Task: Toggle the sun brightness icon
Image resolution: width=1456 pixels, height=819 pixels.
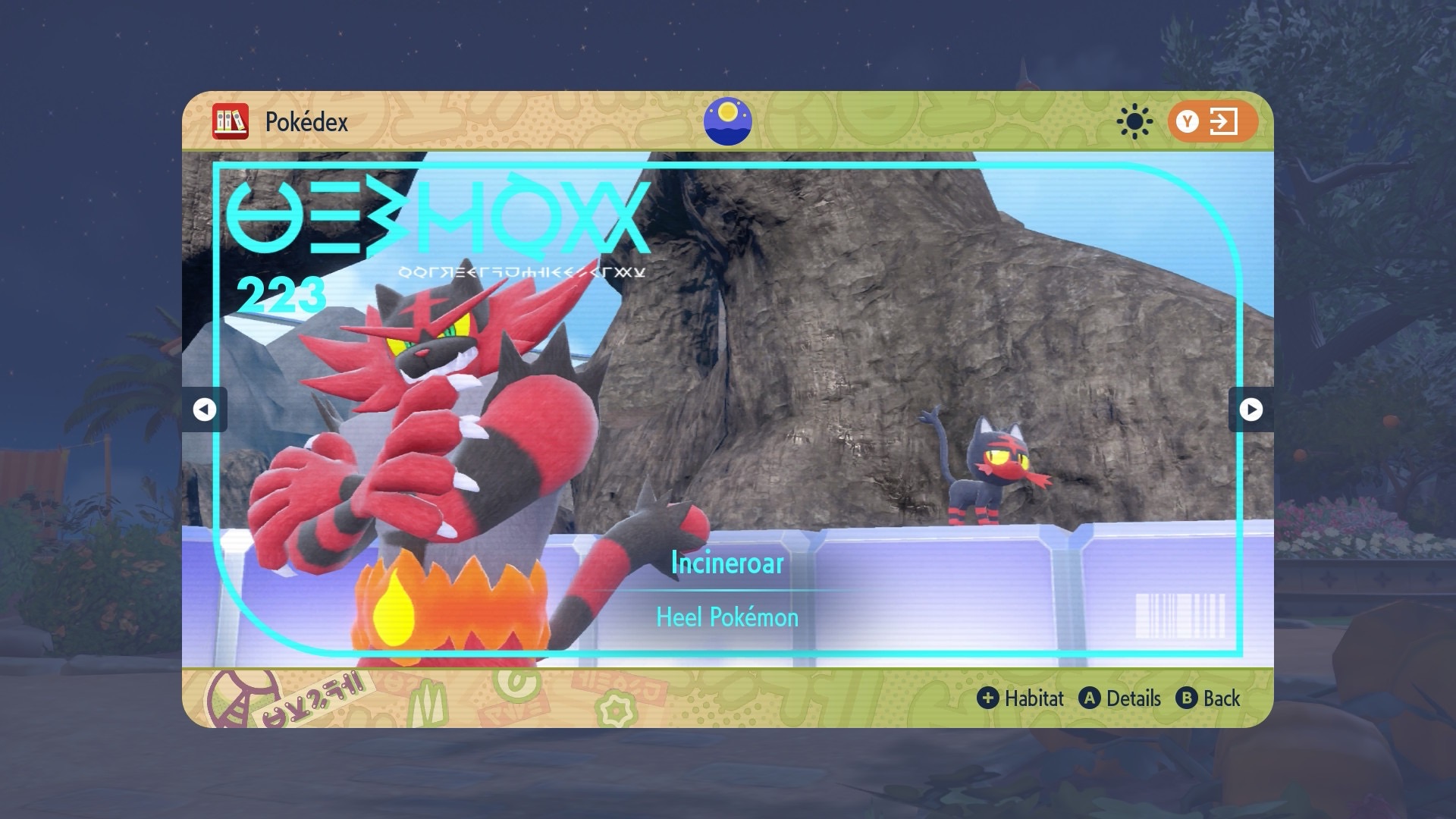Action: pos(1134,121)
